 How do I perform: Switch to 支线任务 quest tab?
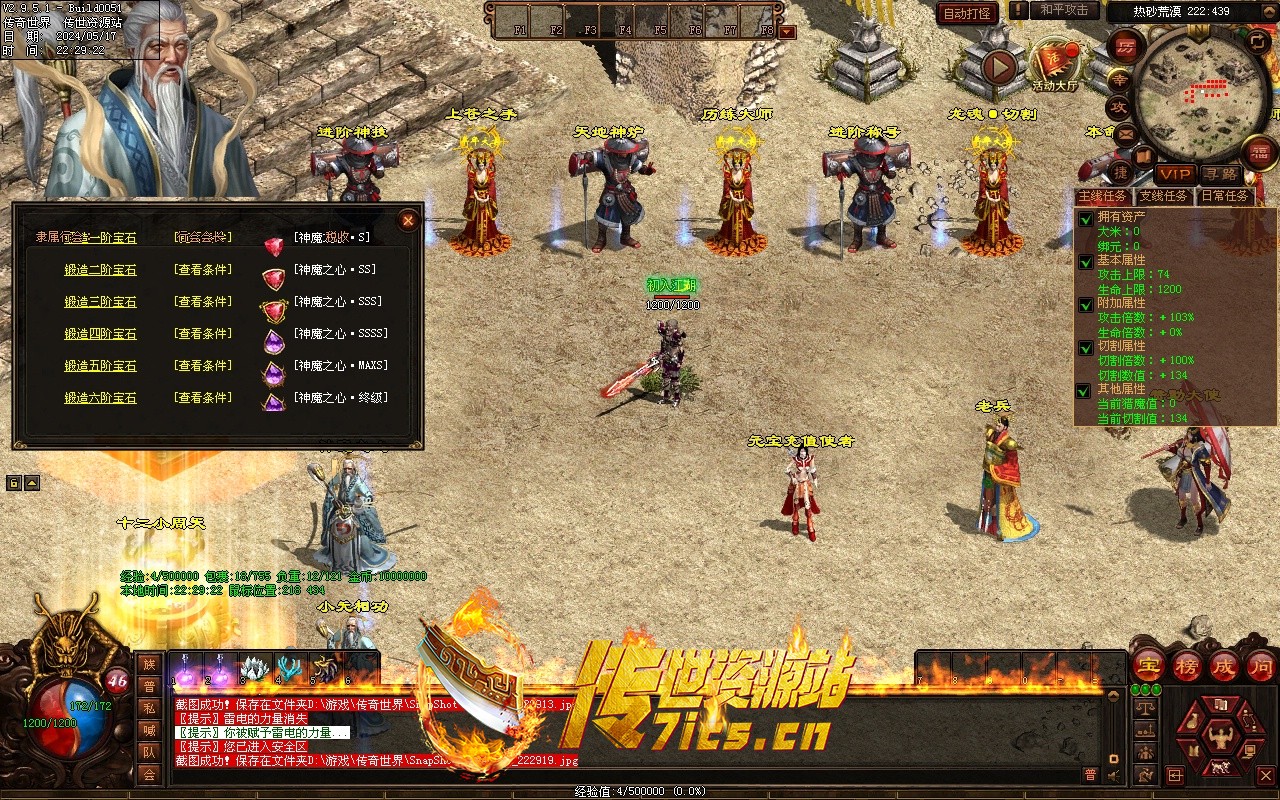1164,196
